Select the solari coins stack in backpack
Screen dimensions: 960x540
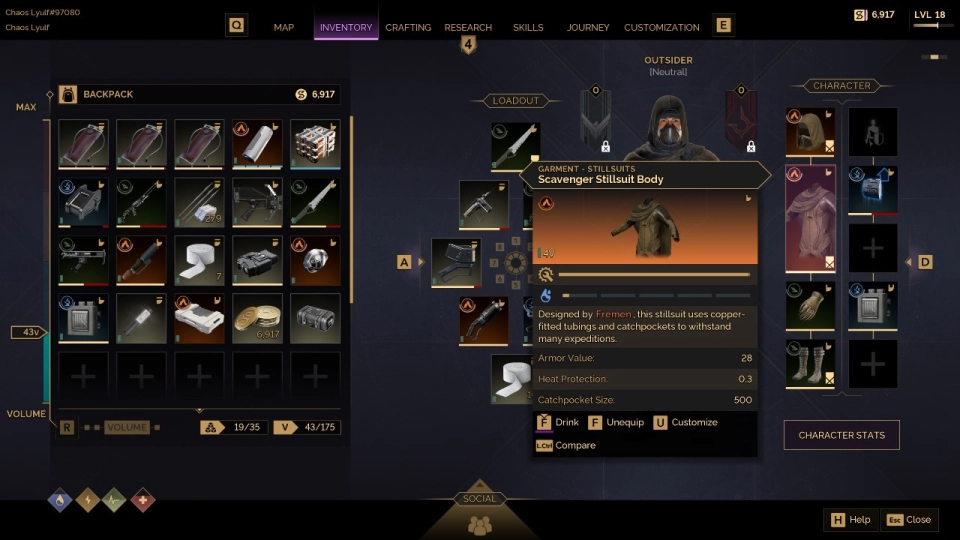pos(257,319)
